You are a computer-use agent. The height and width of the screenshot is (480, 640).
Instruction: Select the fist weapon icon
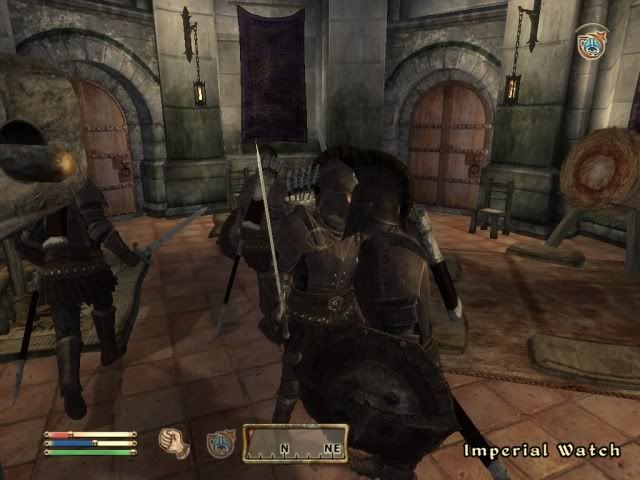(175, 441)
